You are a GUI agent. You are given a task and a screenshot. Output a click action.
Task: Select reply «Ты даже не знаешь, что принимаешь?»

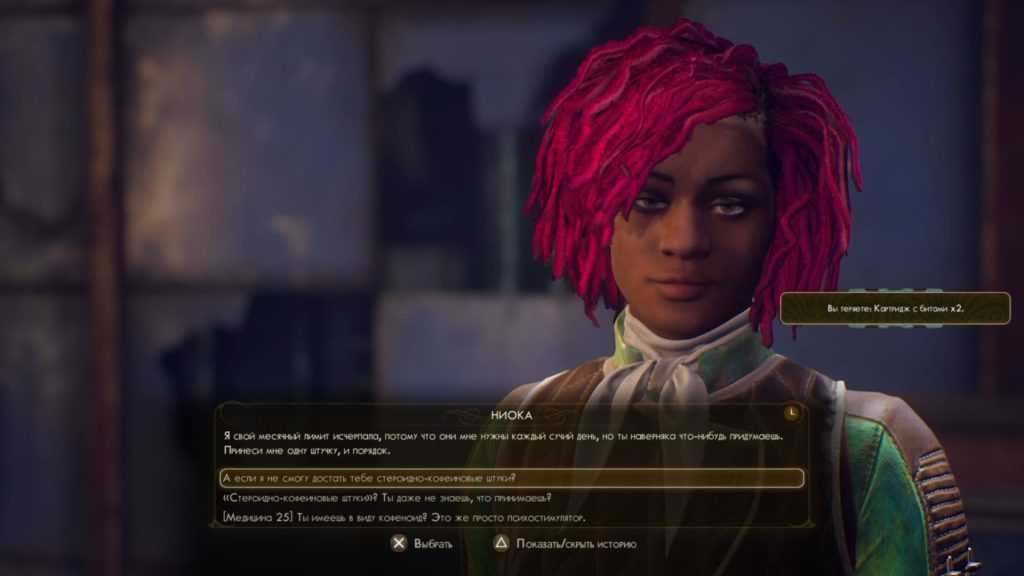click(386, 498)
